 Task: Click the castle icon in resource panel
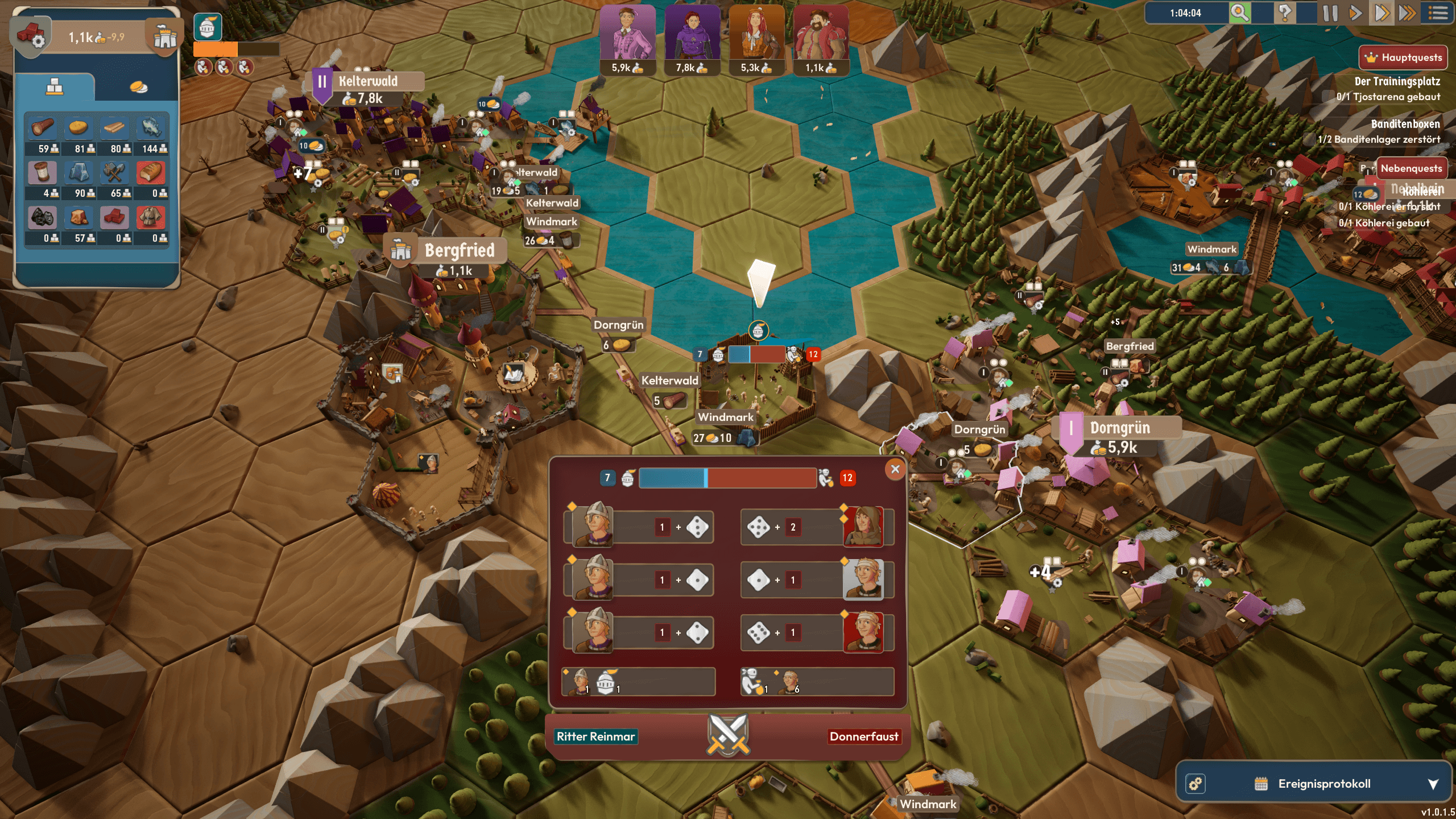click(x=165, y=37)
